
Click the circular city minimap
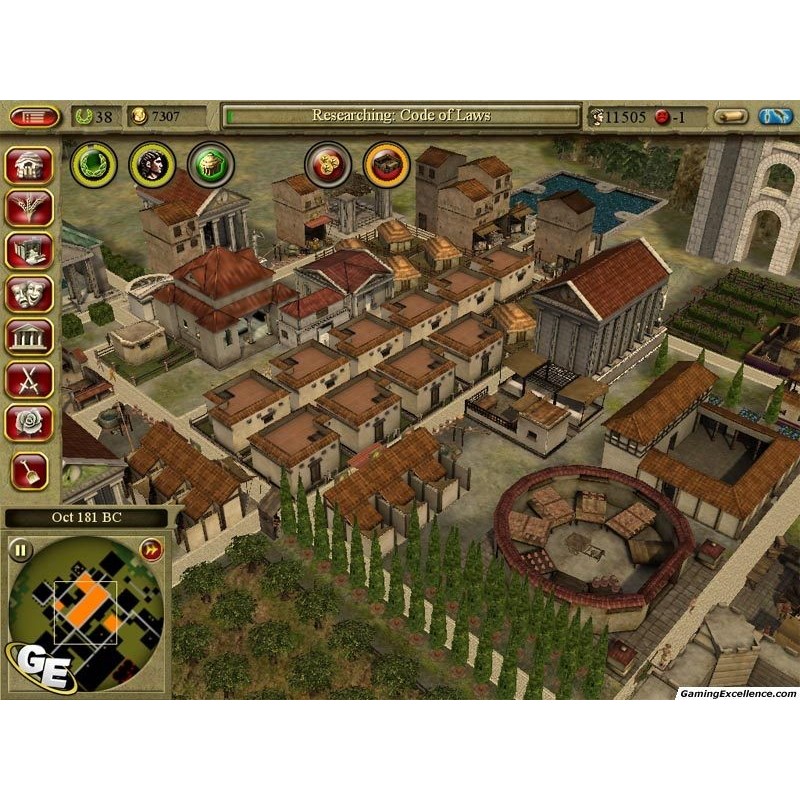86,610
